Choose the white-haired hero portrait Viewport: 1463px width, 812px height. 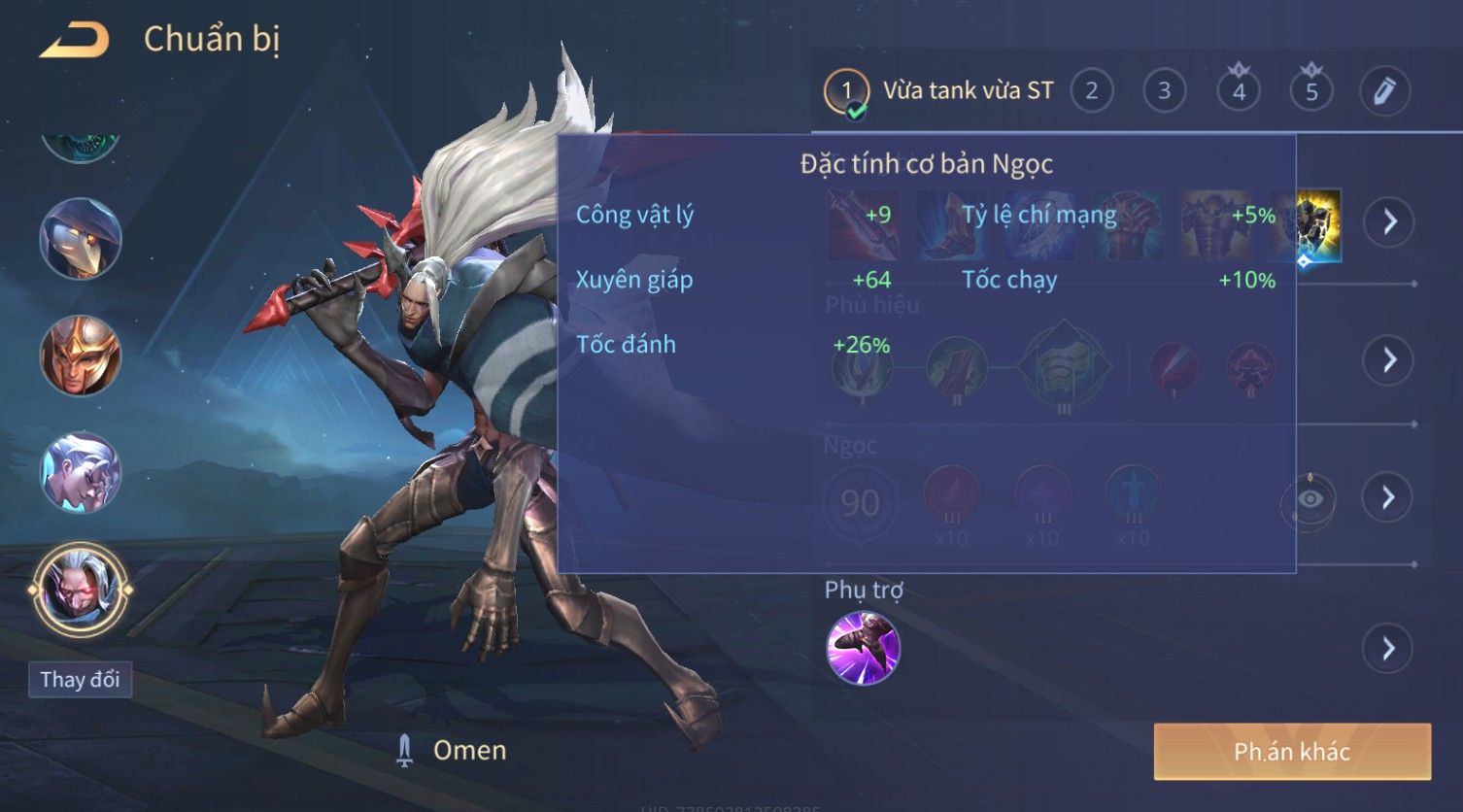(x=80, y=472)
